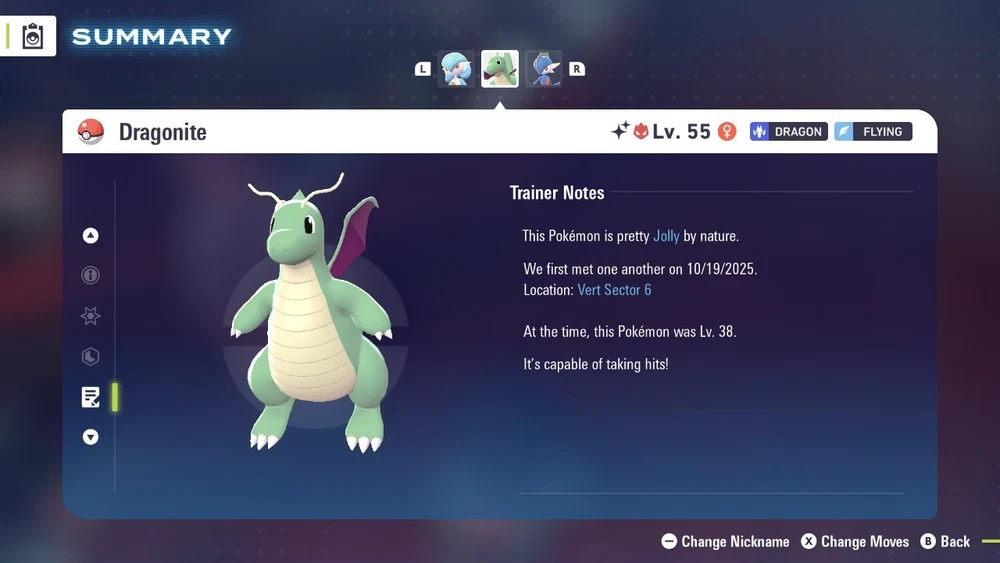1000x563 pixels.
Task: Select the Dragonite party portrait
Action: click(x=500, y=69)
